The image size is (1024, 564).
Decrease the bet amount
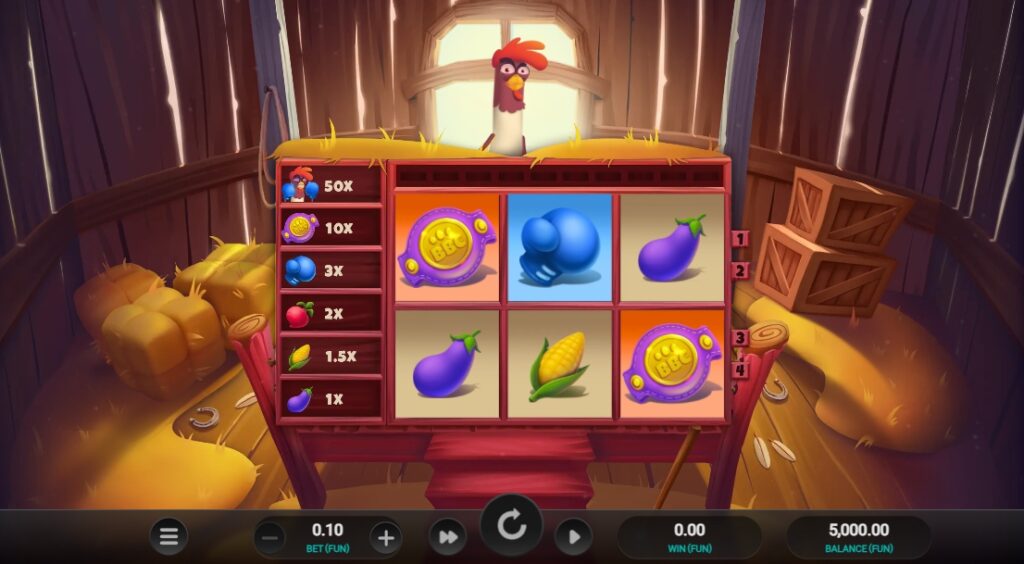pos(269,537)
